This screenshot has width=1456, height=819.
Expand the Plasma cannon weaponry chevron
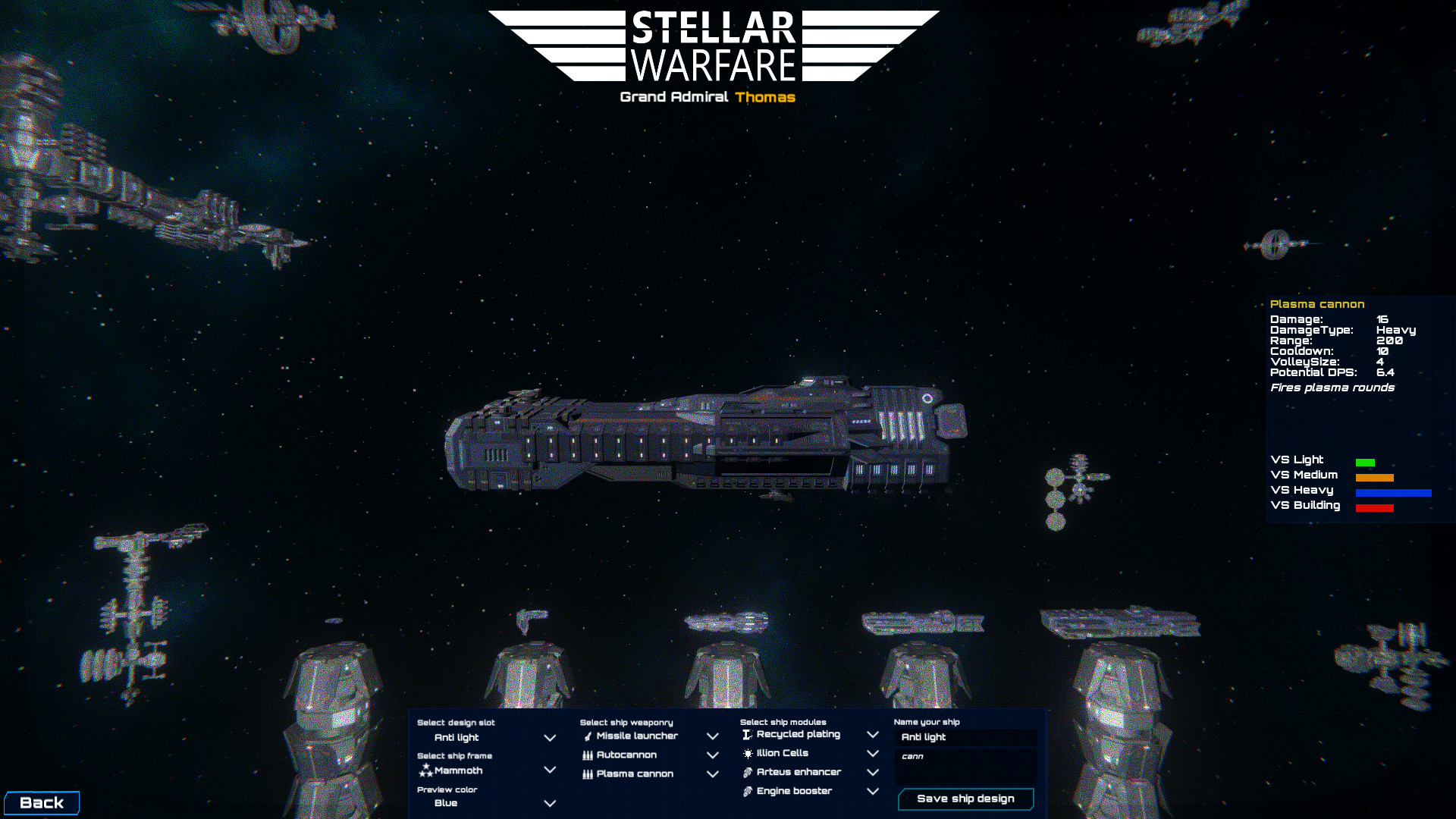click(x=712, y=774)
